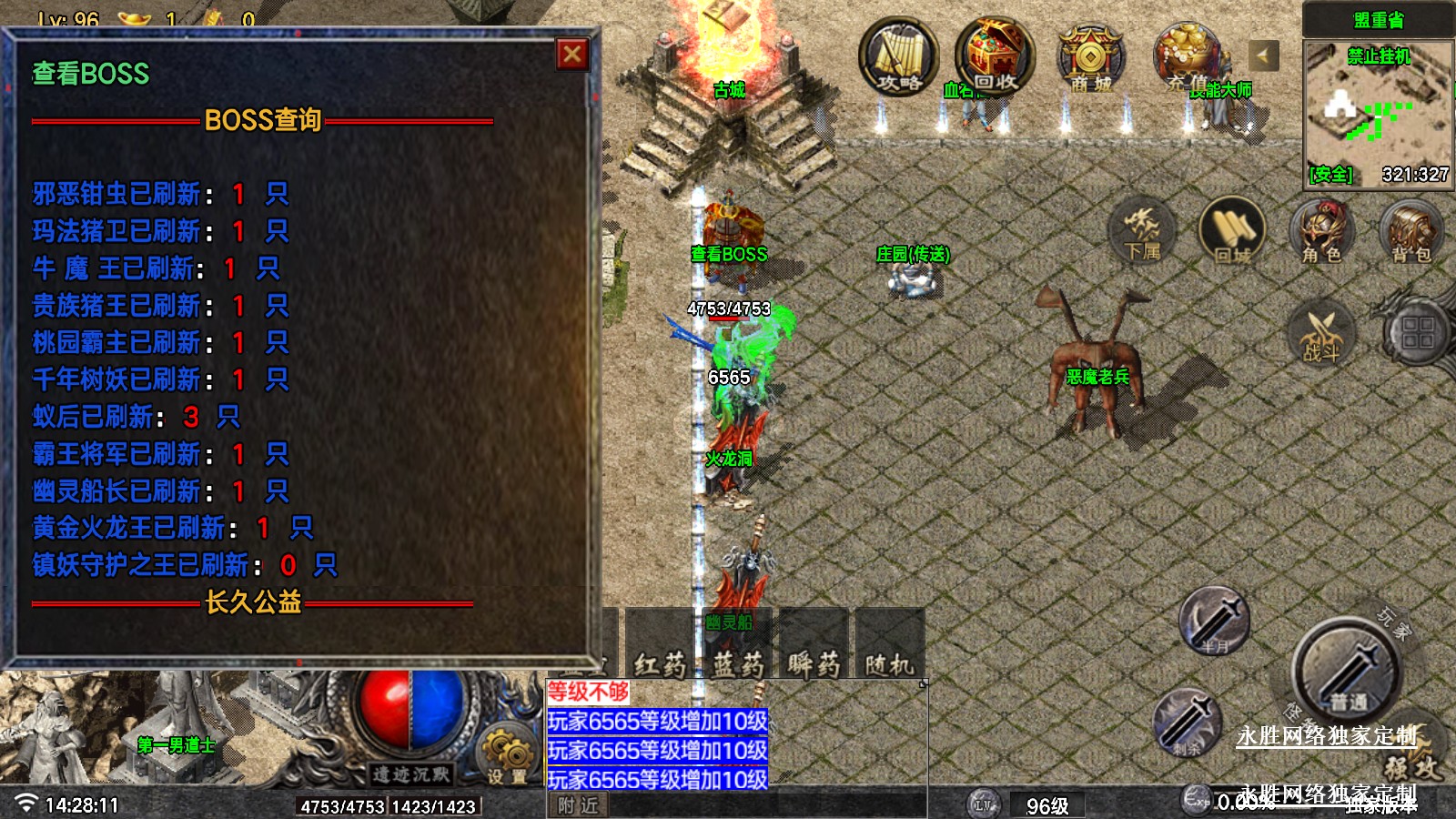The width and height of the screenshot is (1456, 819).
Task: Collapse the top icon row arrow
Action: point(1263,56)
